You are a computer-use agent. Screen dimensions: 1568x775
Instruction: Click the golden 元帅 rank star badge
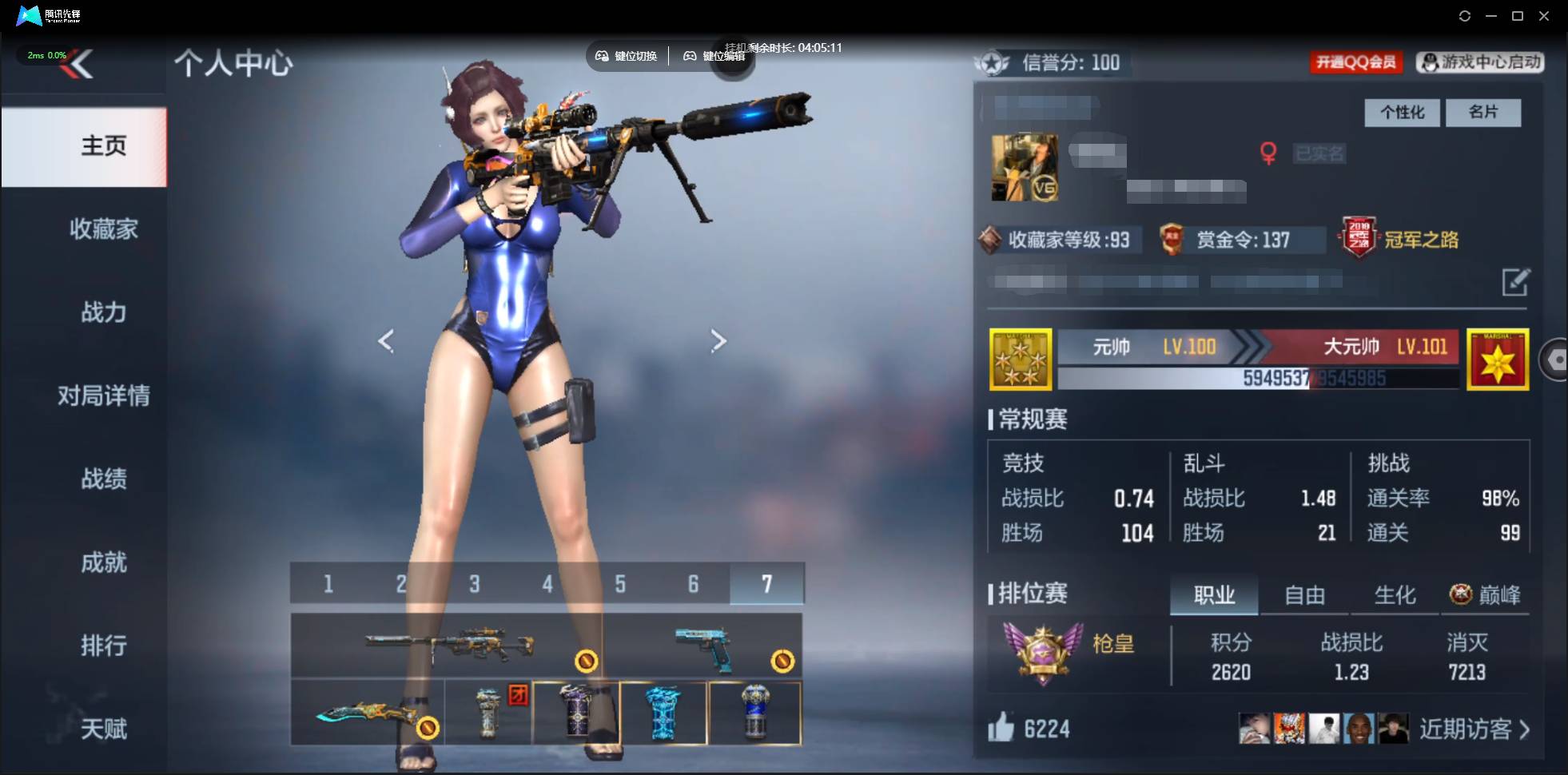tap(1021, 359)
